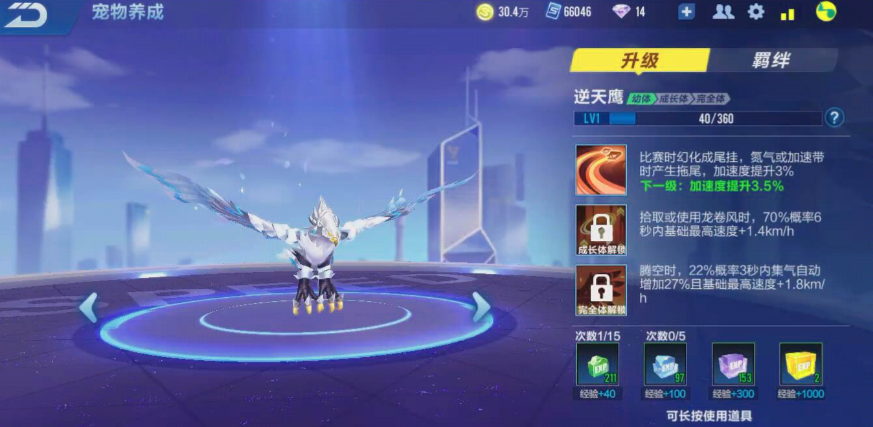Use the yellow EXP +1000 item
The image size is (873, 427).
(800, 364)
